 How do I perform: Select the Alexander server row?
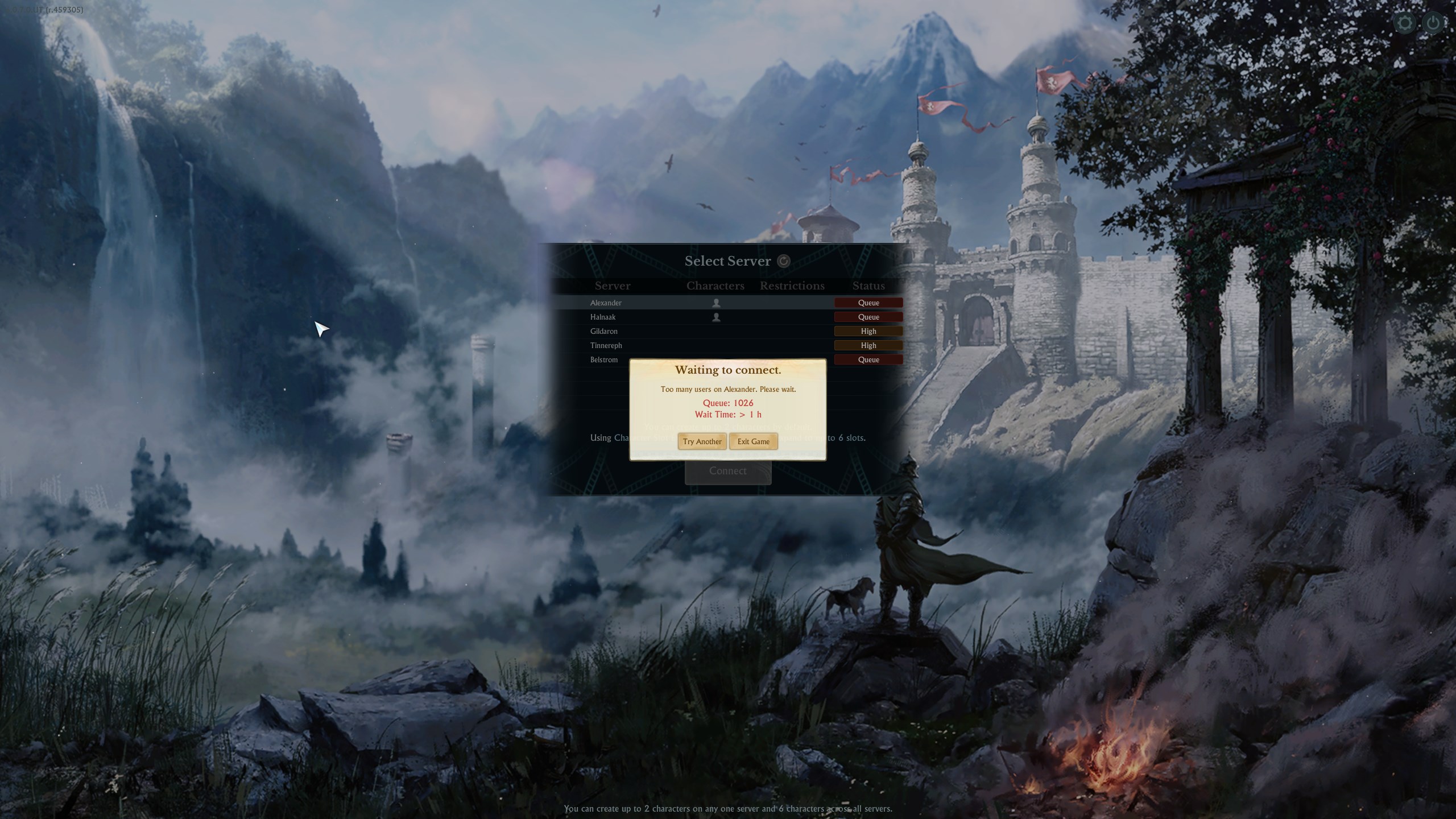(x=606, y=303)
